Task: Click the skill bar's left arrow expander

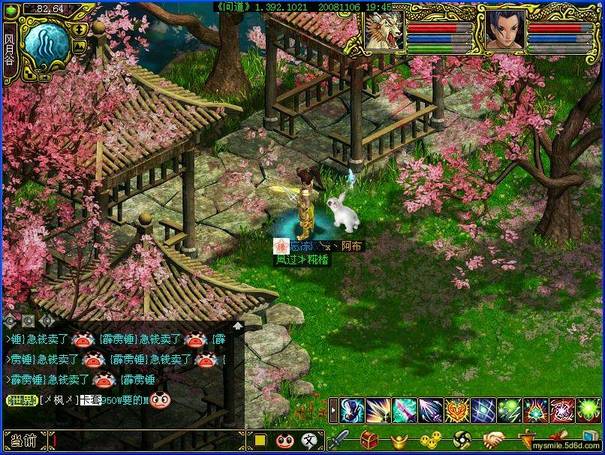Action: coord(334,410)
